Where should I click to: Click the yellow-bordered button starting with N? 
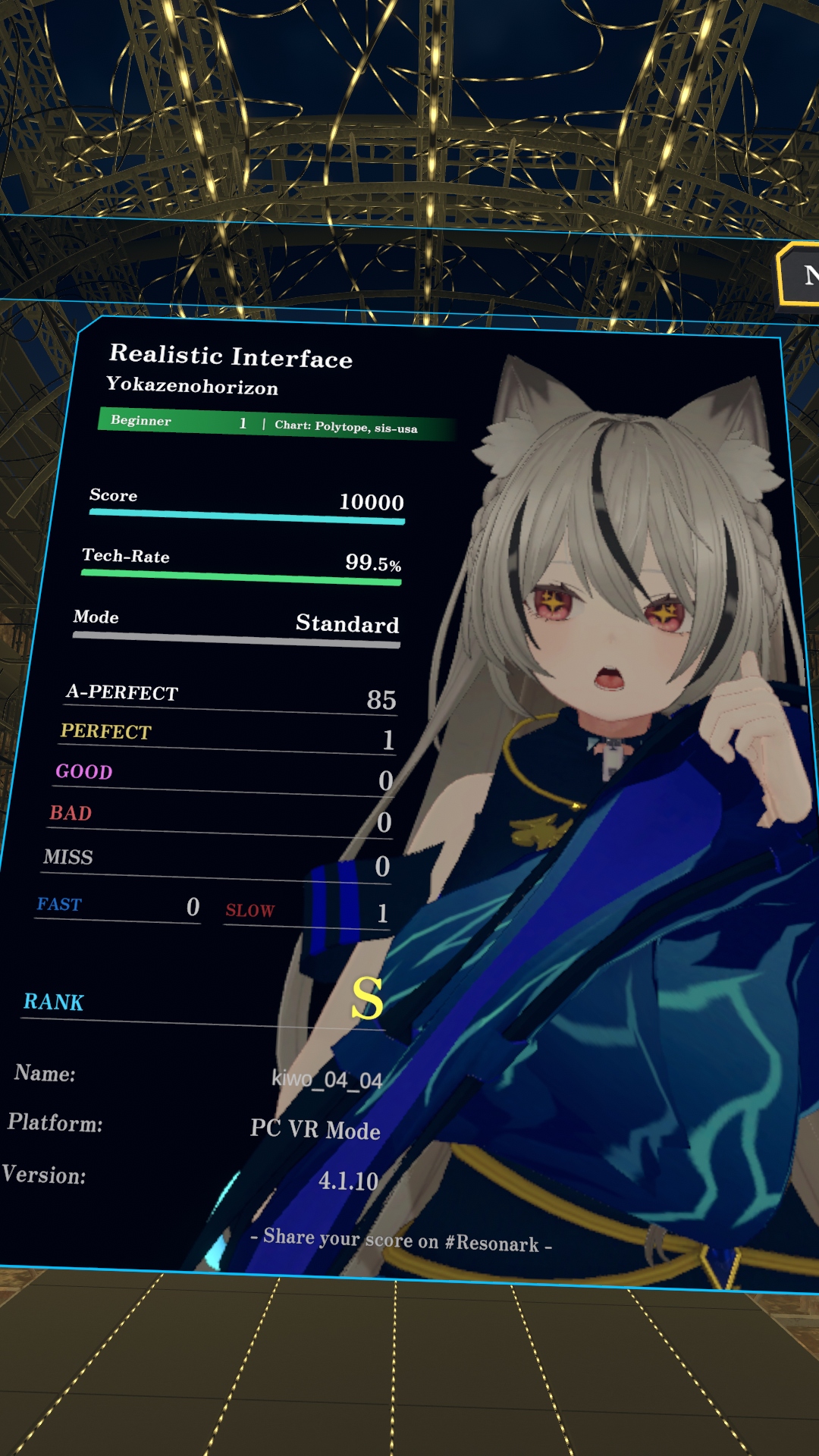coord(801,275)
